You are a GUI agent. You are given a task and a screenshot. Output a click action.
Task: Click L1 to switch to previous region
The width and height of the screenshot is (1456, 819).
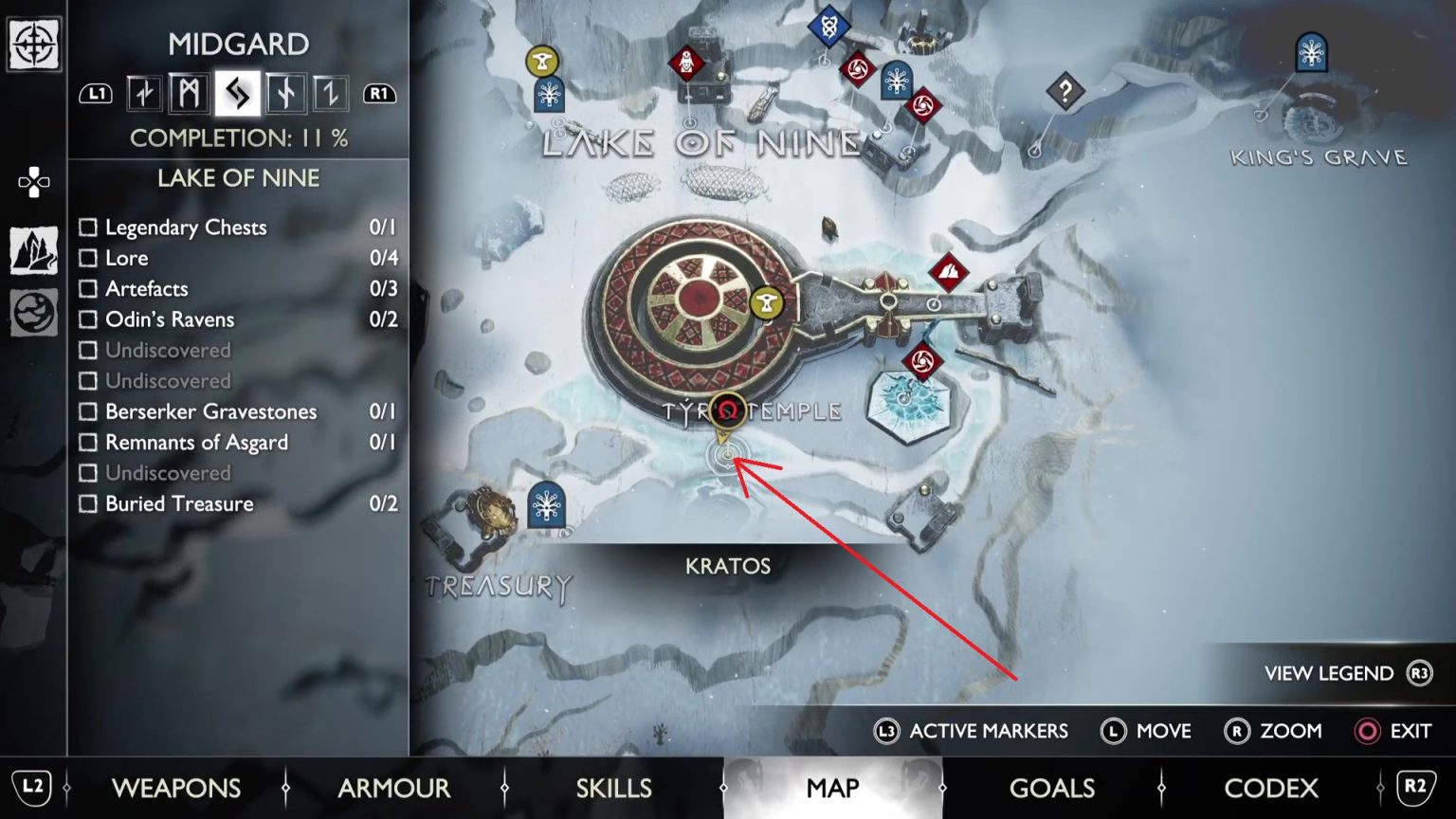95,94
